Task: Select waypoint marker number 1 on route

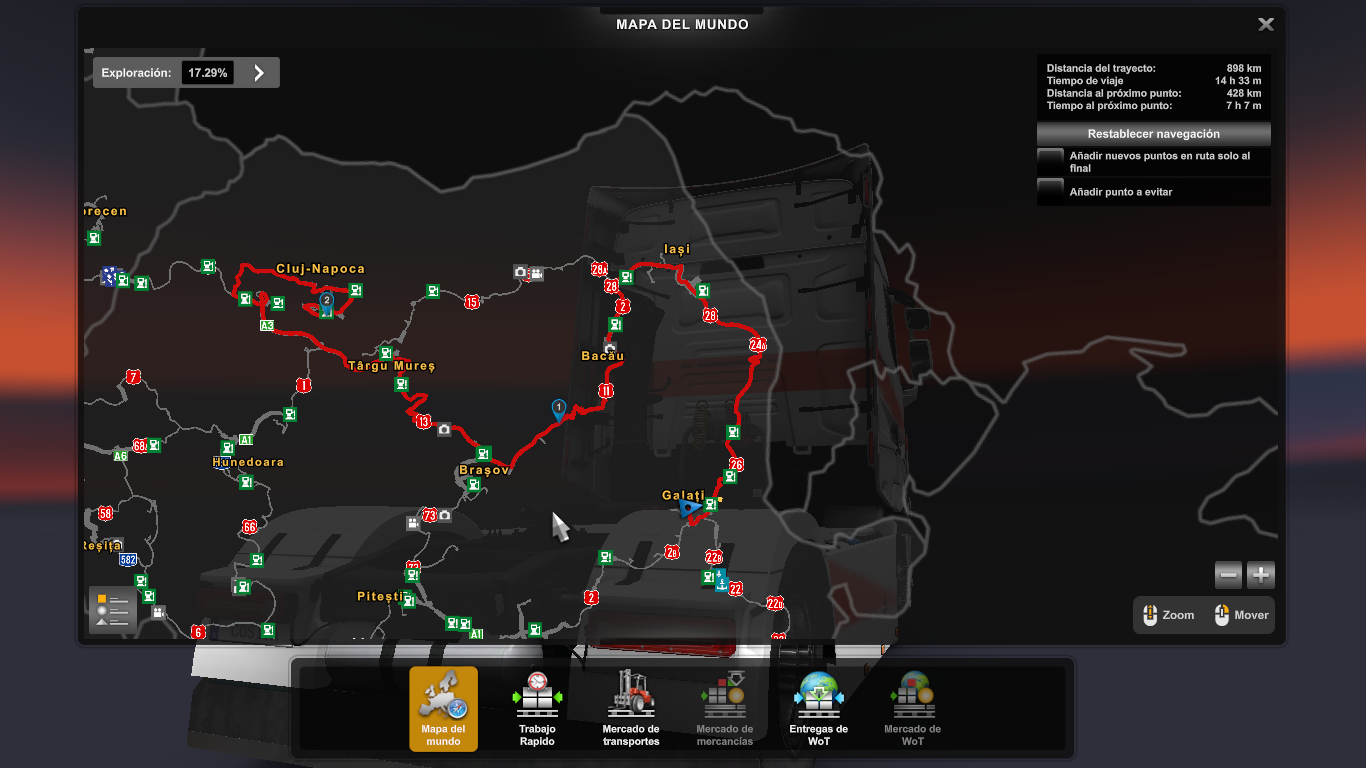Action: (x=559, y=408)
